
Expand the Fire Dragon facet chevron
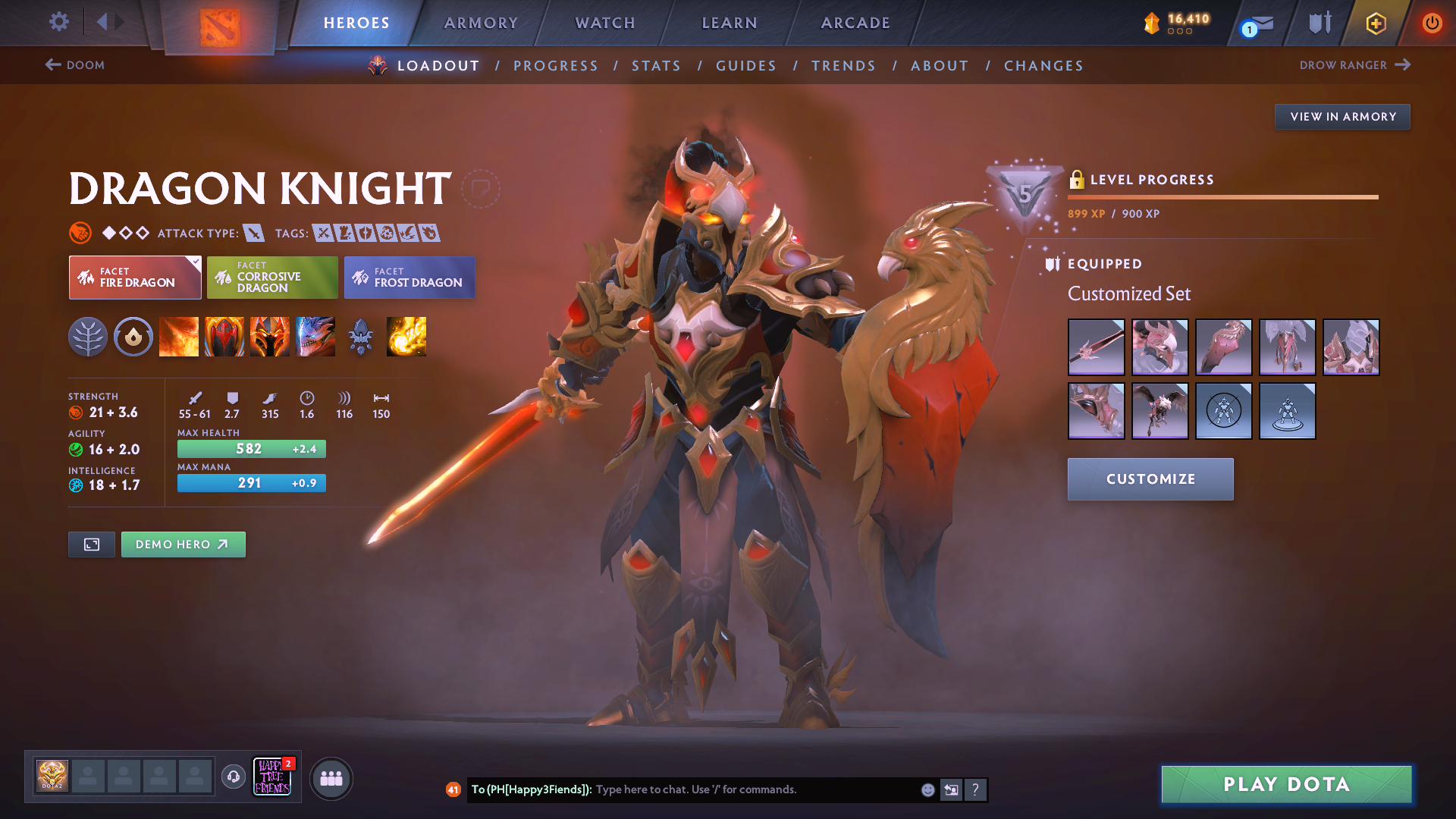click(x=196, y=261)
